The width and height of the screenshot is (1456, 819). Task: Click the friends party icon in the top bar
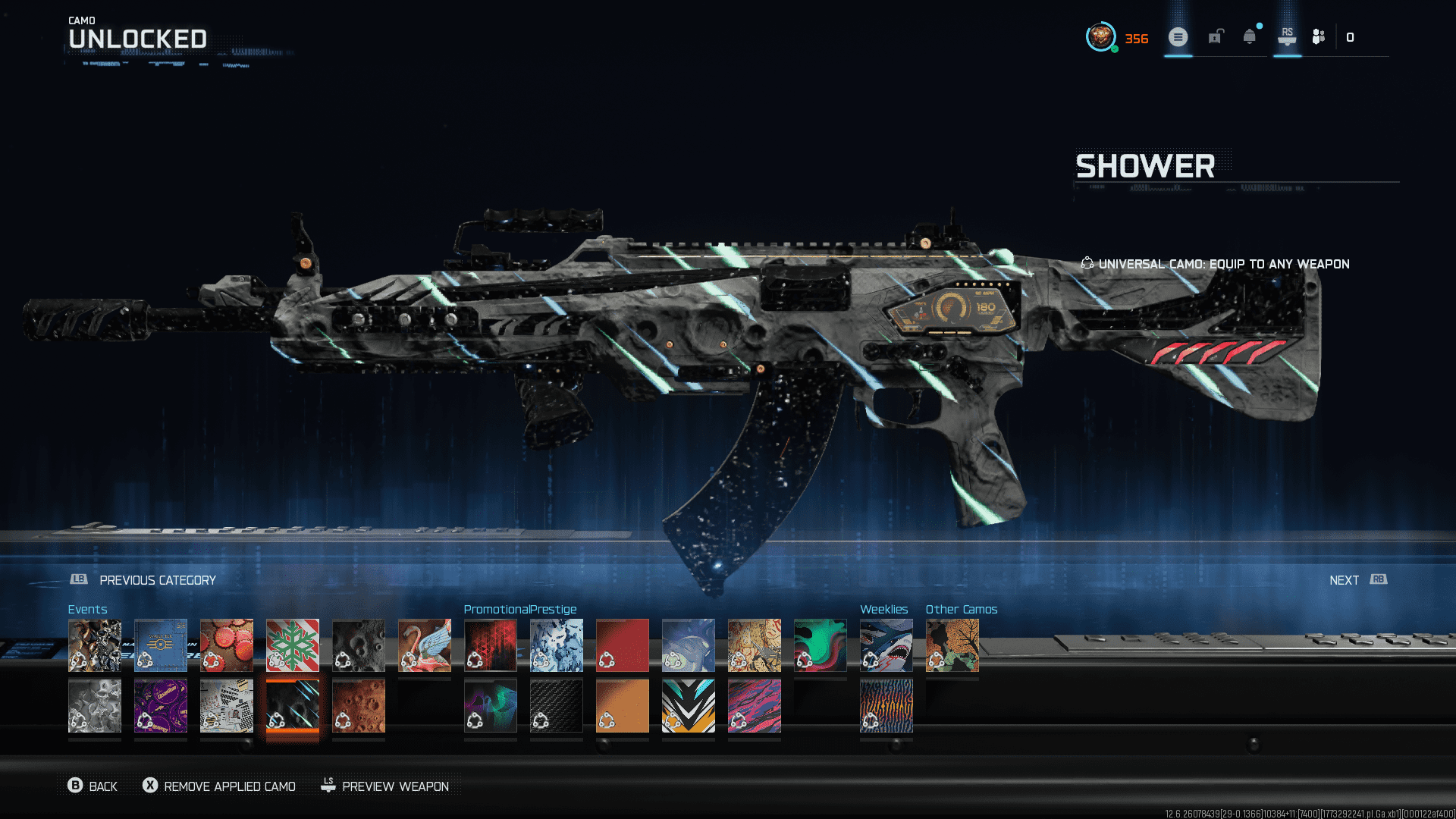(x=1317, y=36)
